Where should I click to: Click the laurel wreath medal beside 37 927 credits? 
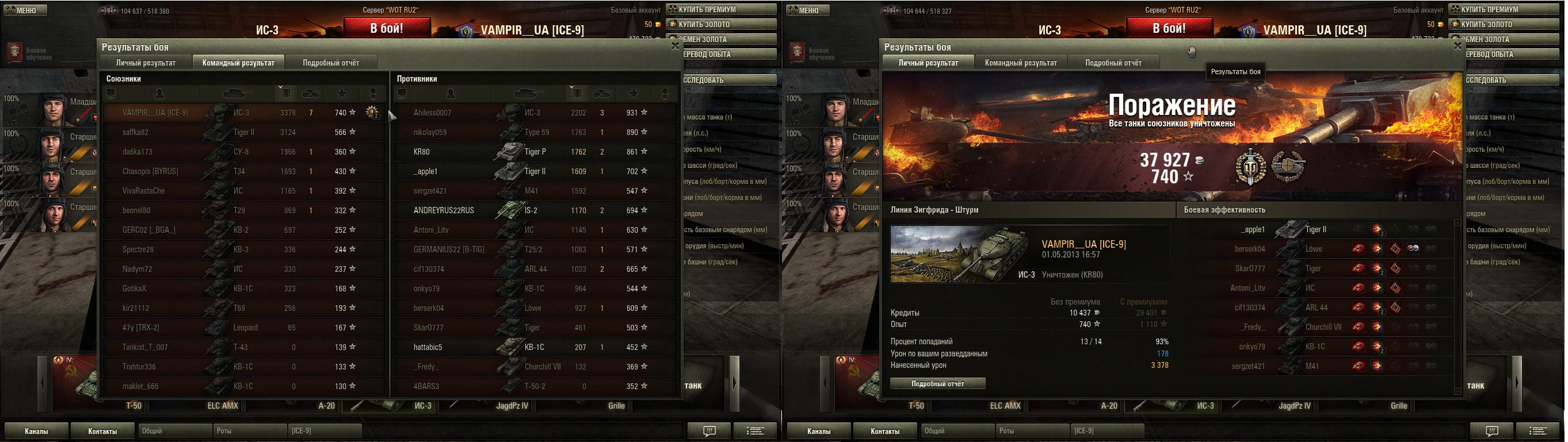(x=1287, y=167)
